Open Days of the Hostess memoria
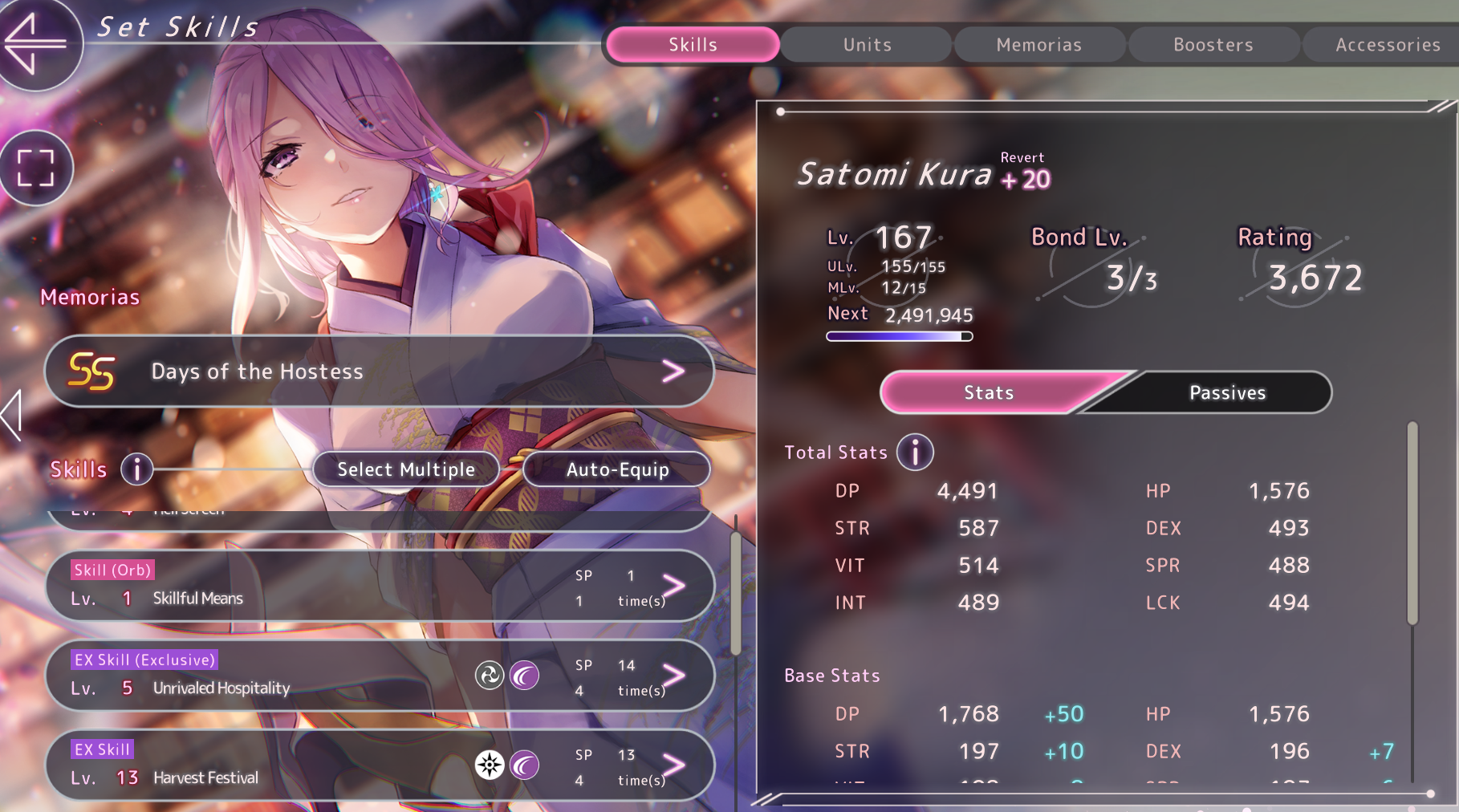The width and height of the screenshot is (1459, 812). tap(379, 371)
